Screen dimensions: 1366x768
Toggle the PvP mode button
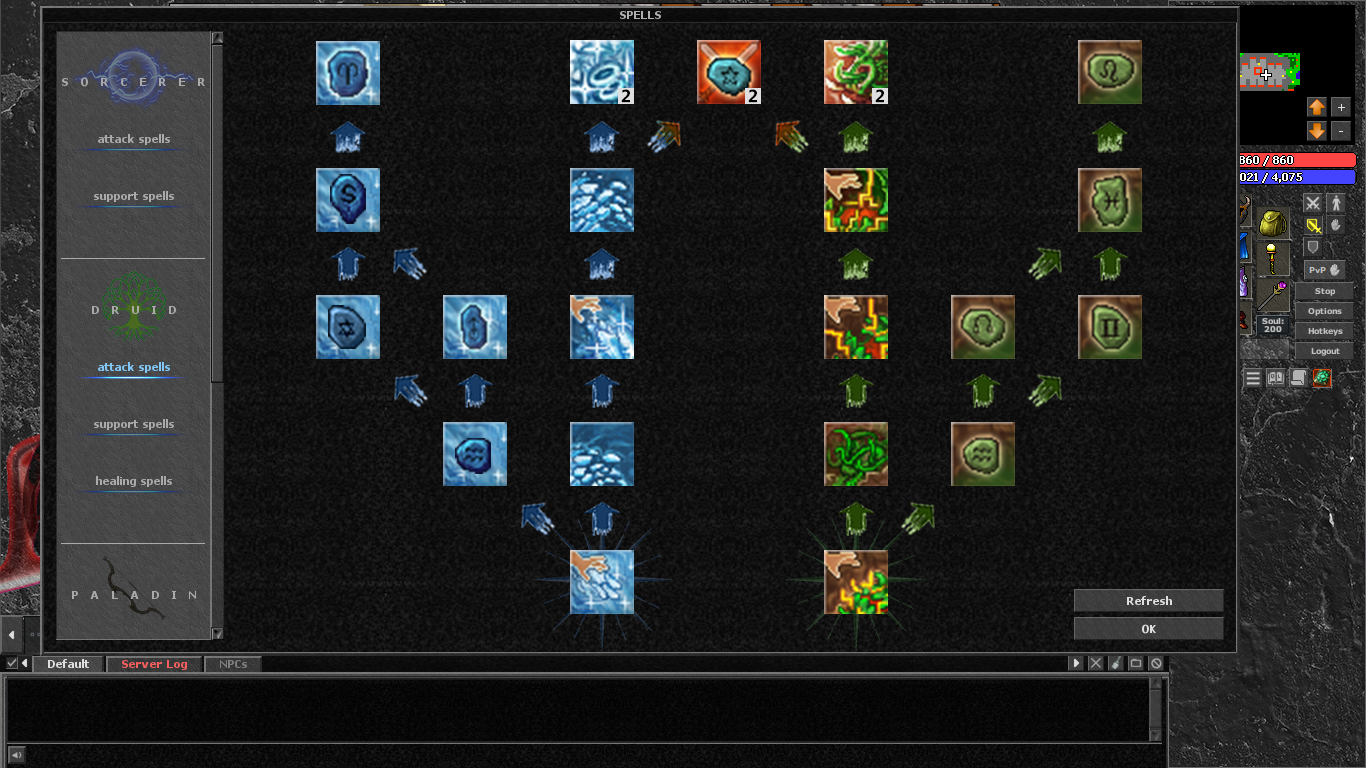click(x=1324, y=270)
